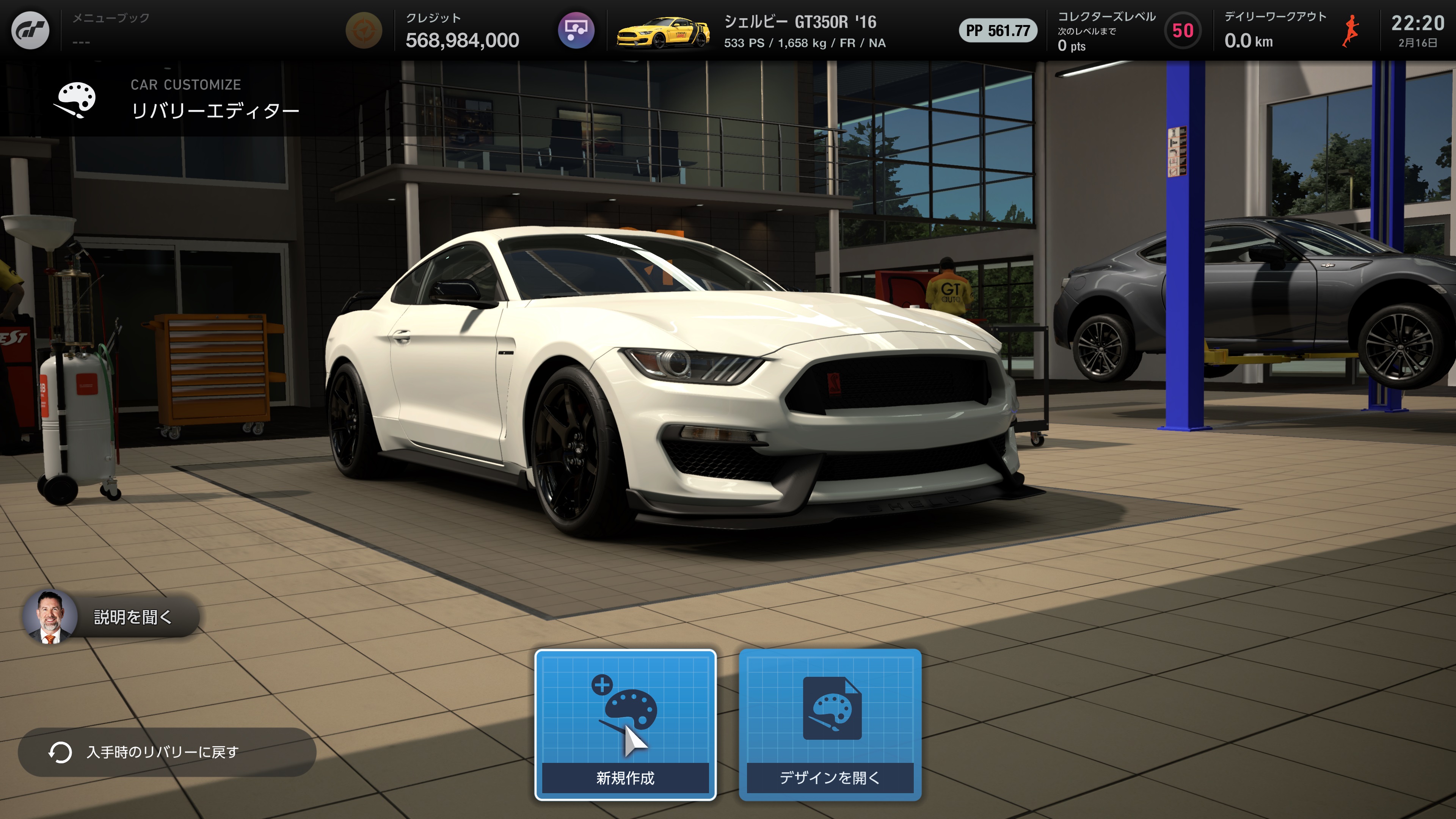Open the purple showcase icon
The width and height of the screenshot is (1456, 819).
tap(576, 30)
